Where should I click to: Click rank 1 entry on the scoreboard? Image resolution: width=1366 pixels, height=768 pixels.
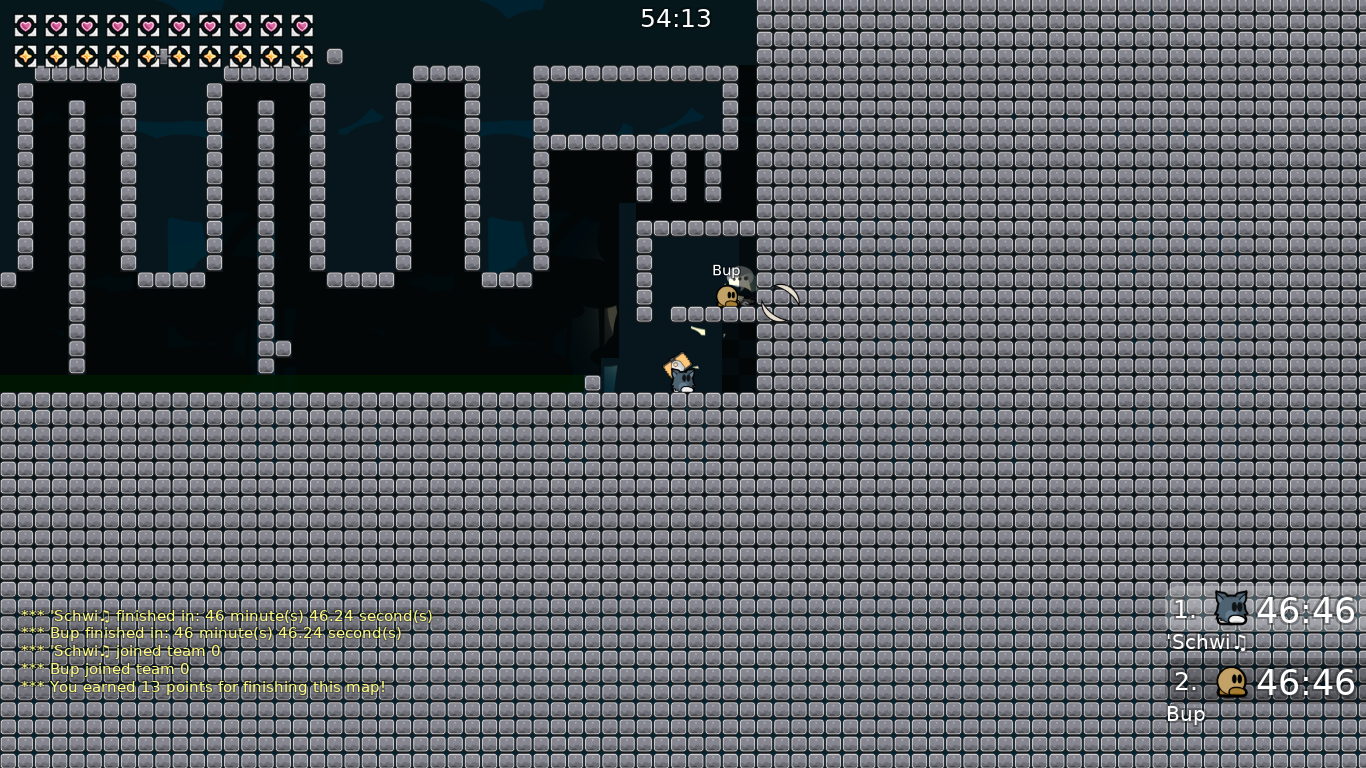click(x=1183, y=610)
